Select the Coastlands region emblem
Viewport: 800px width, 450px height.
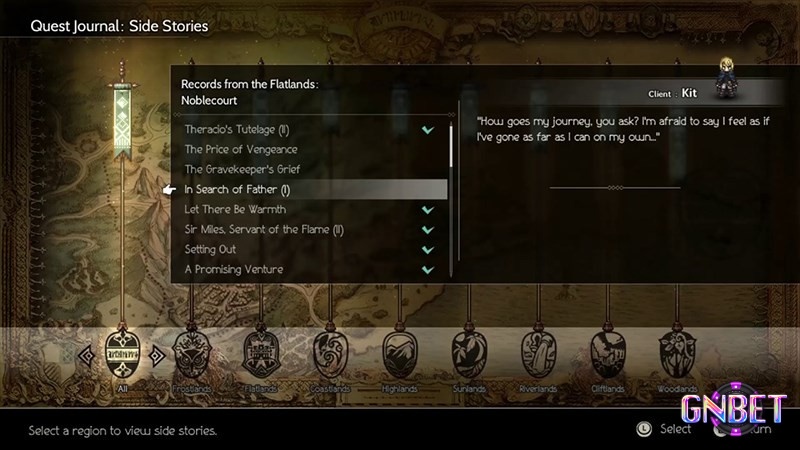click(x=330, y=352)
